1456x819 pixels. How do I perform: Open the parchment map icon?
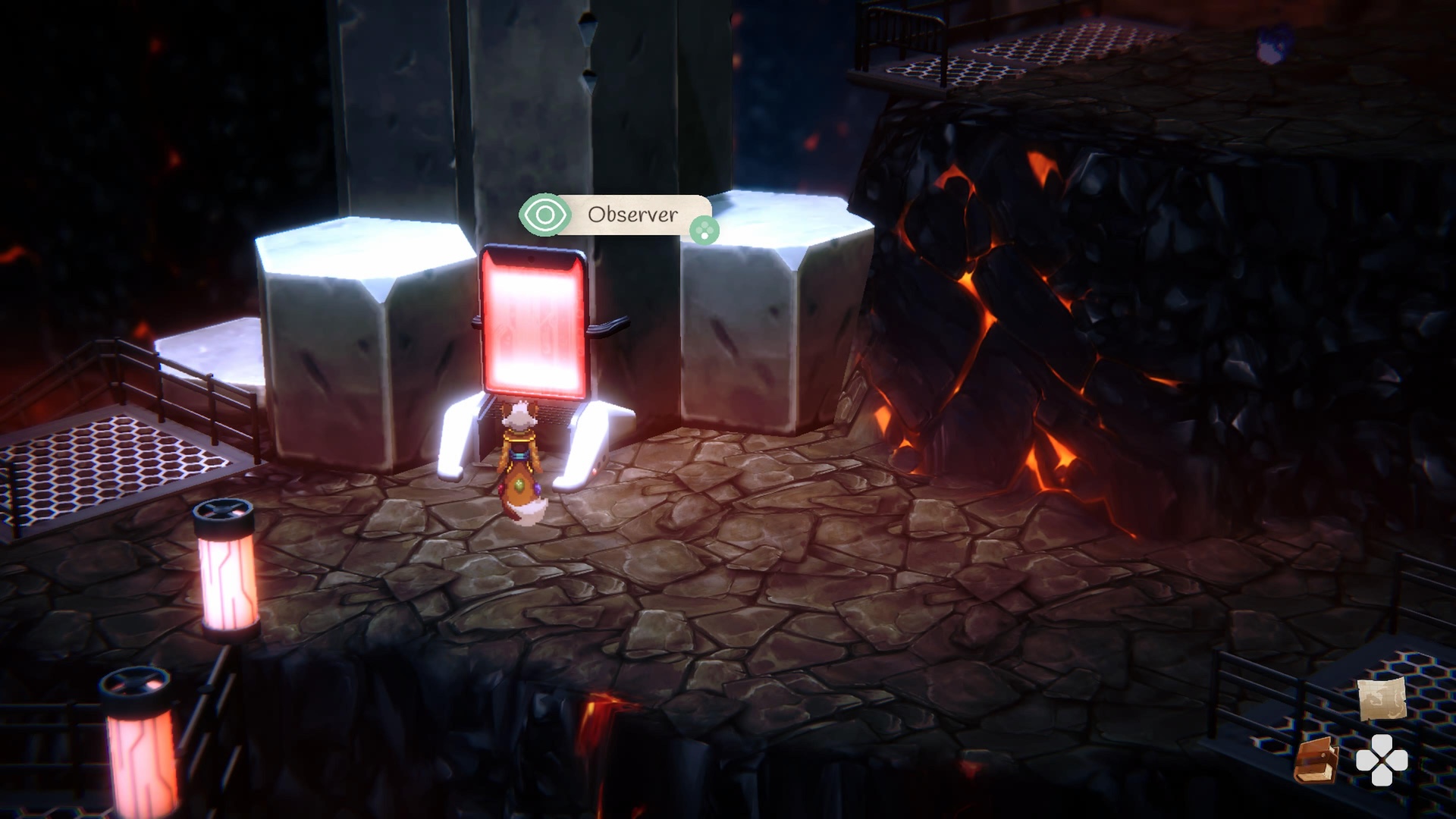(1382, 698)
